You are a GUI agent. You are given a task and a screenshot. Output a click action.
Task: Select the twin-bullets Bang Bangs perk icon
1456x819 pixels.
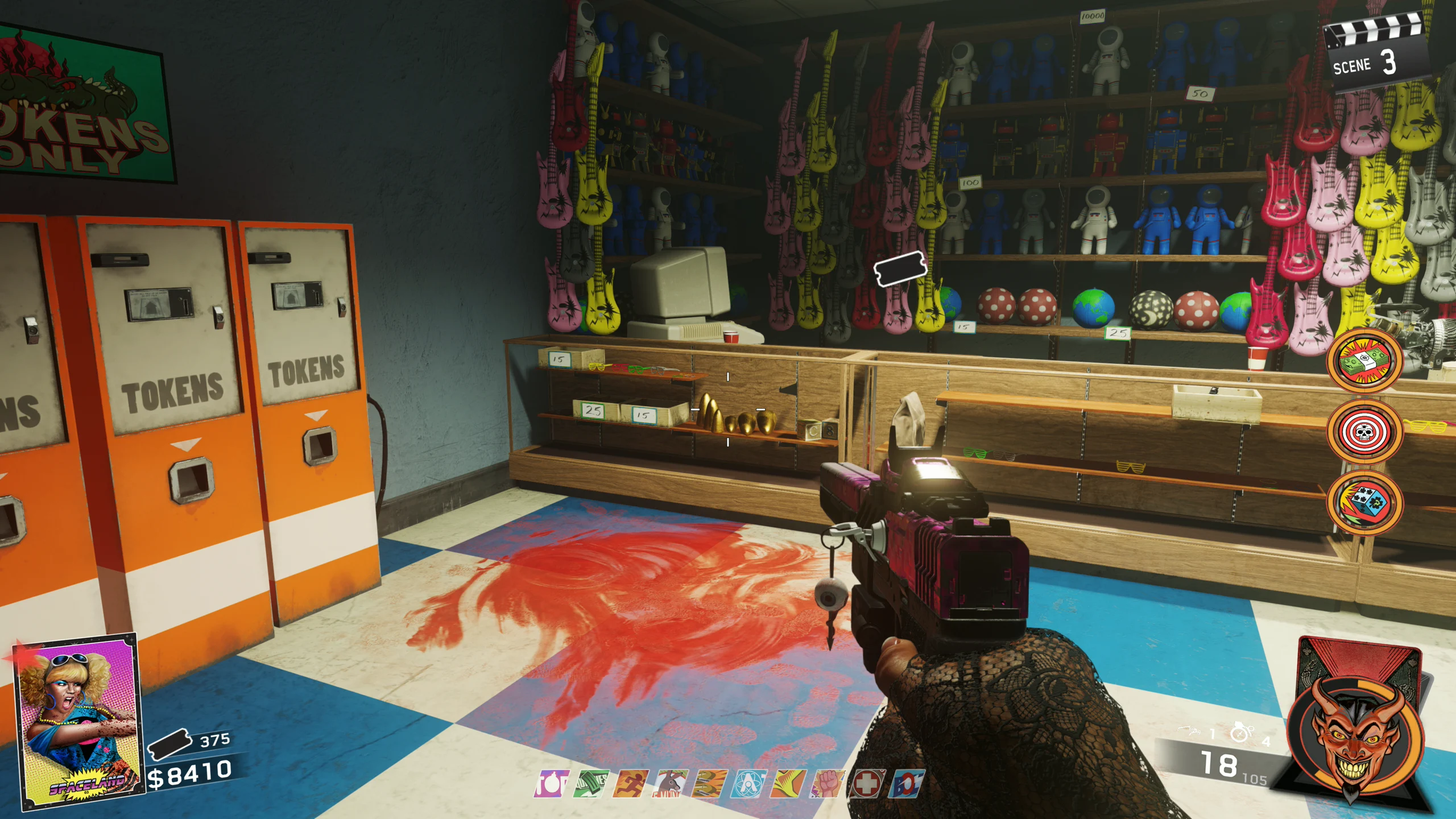click(x=710, y=784)
